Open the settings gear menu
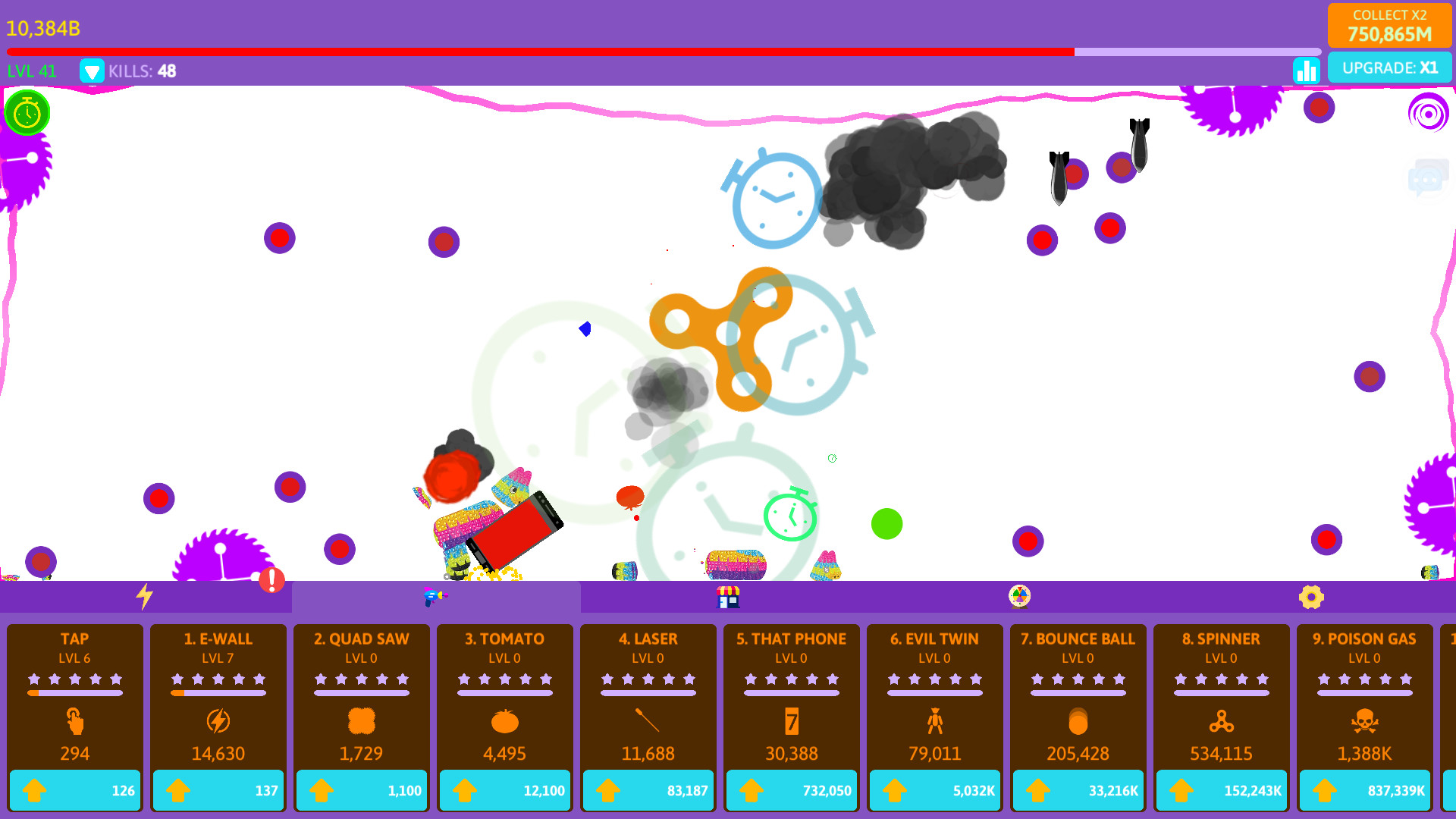Image resolution: width=1456 pixels, height=819 pixels. coord(1311,597)
